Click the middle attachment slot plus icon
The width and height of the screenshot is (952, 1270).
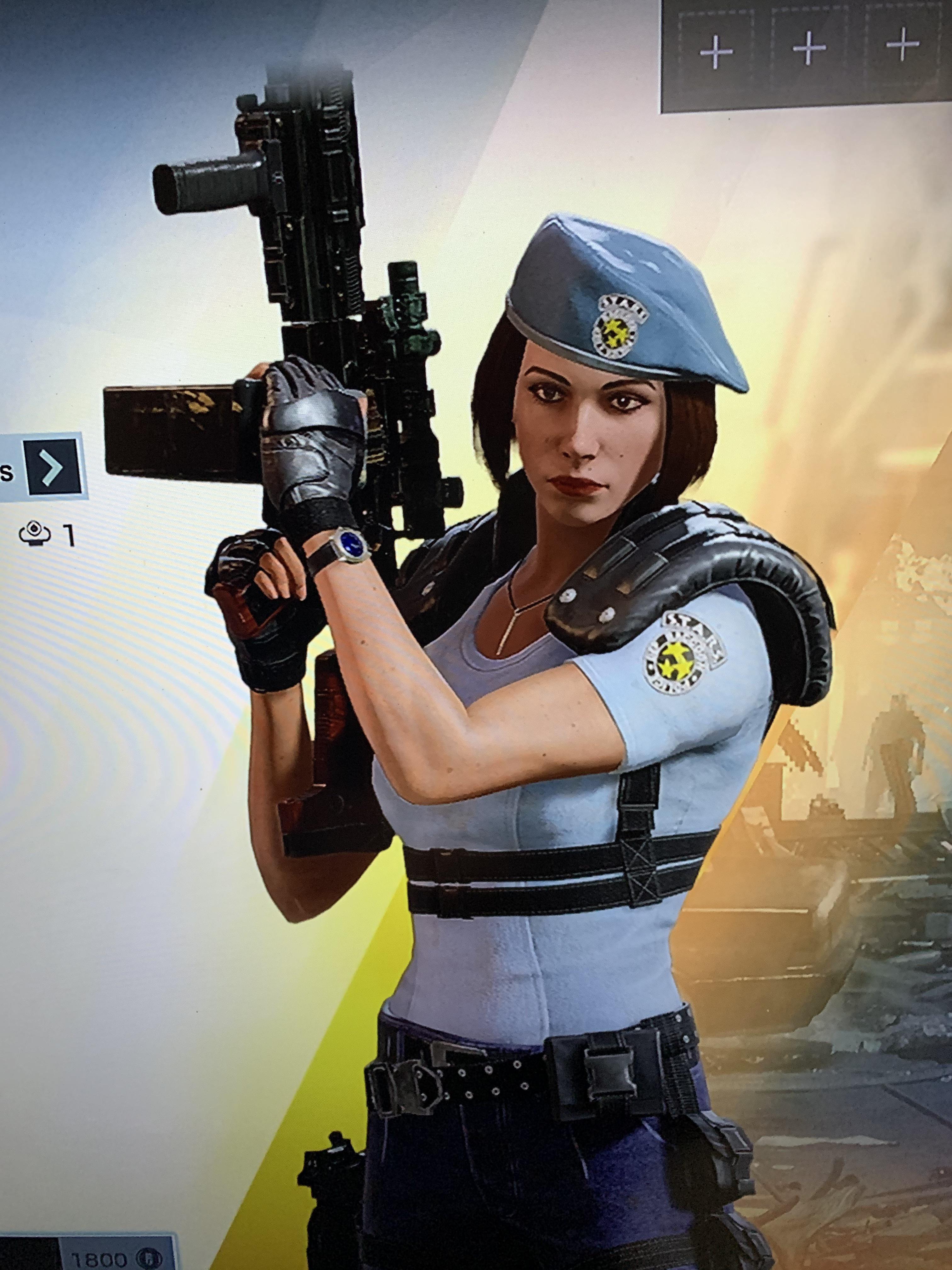809,49
